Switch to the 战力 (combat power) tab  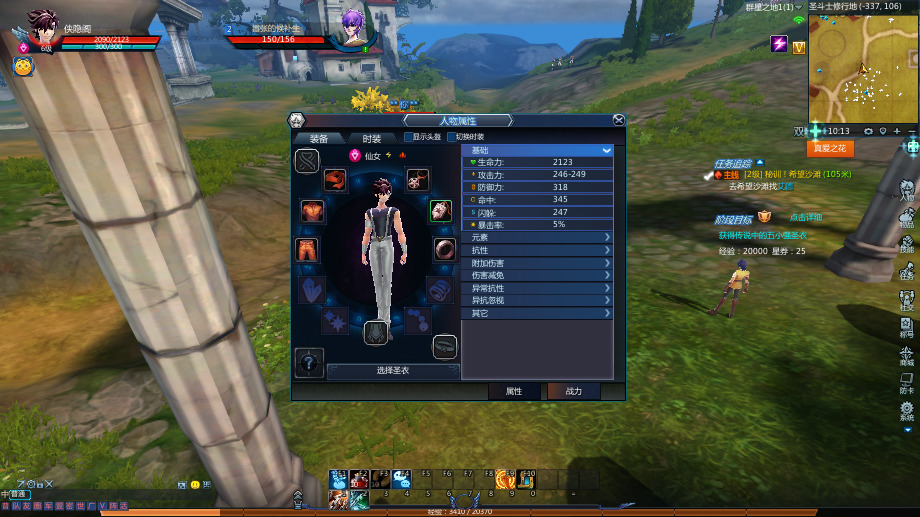pyautogui.click(x=574, y=391)
